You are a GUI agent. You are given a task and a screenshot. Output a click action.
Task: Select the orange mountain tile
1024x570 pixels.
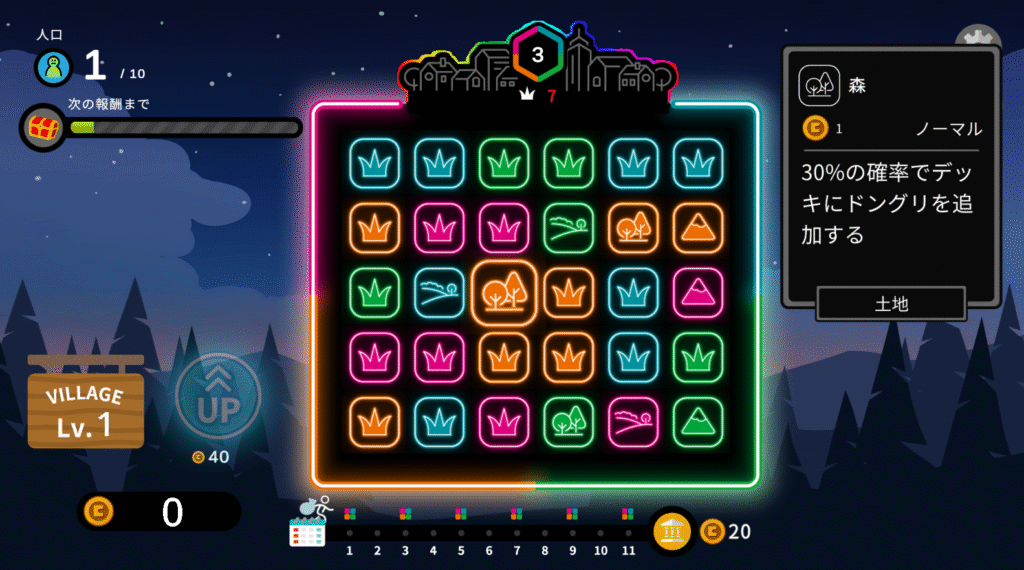tap(698, 228)
